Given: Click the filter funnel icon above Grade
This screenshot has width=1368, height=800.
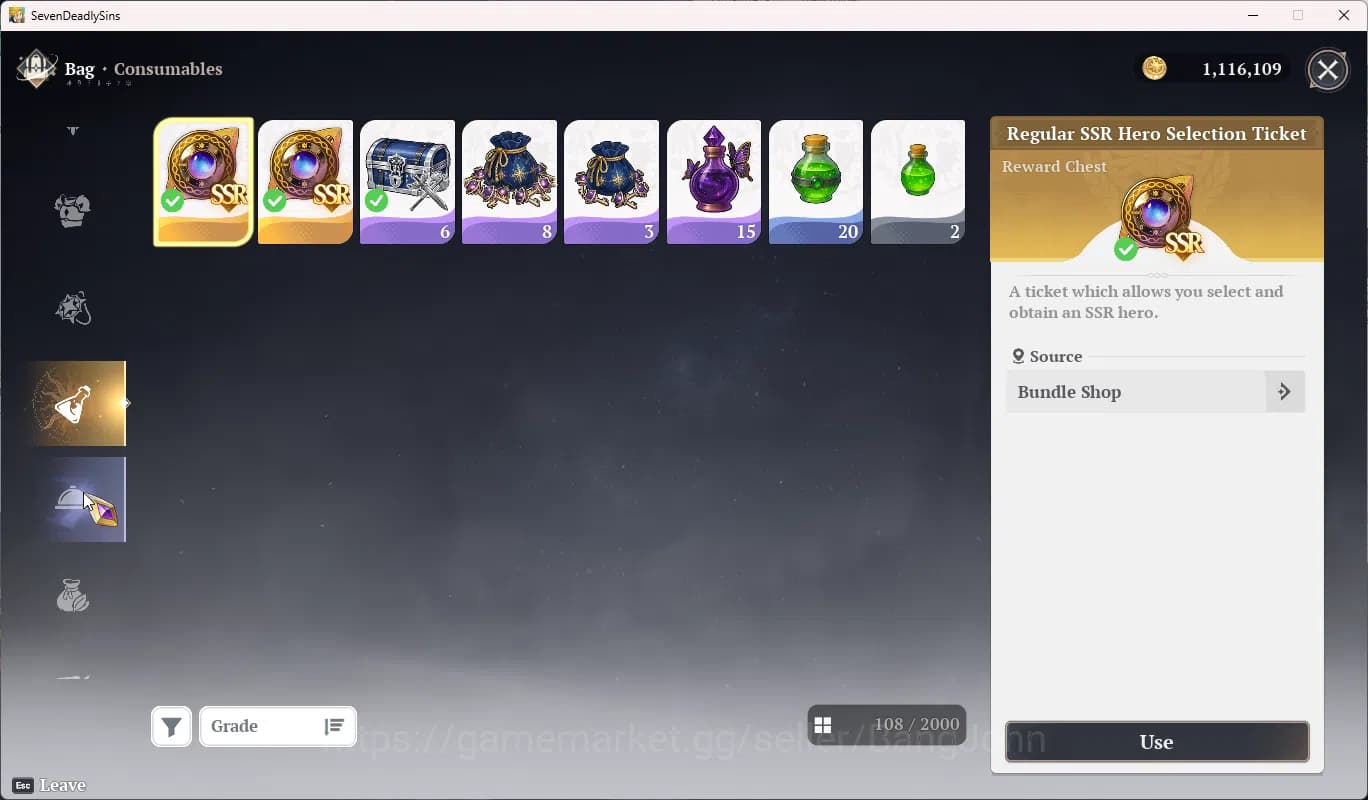Looking at the screenshot, I should [x=171, y=727].
